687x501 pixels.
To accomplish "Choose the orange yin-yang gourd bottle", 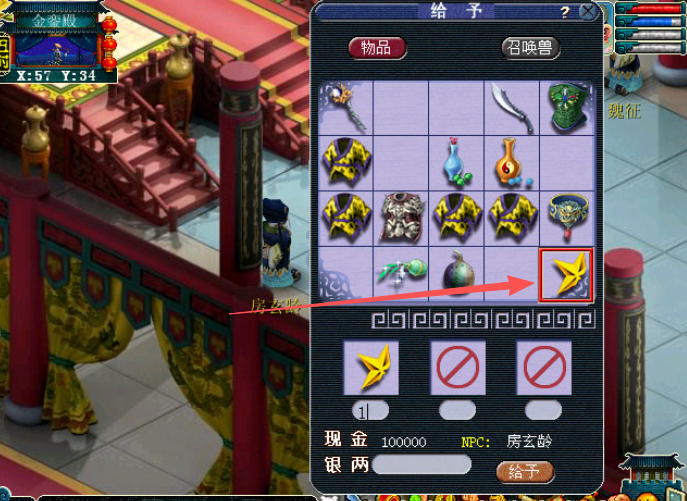I will (x=512, y=162).
